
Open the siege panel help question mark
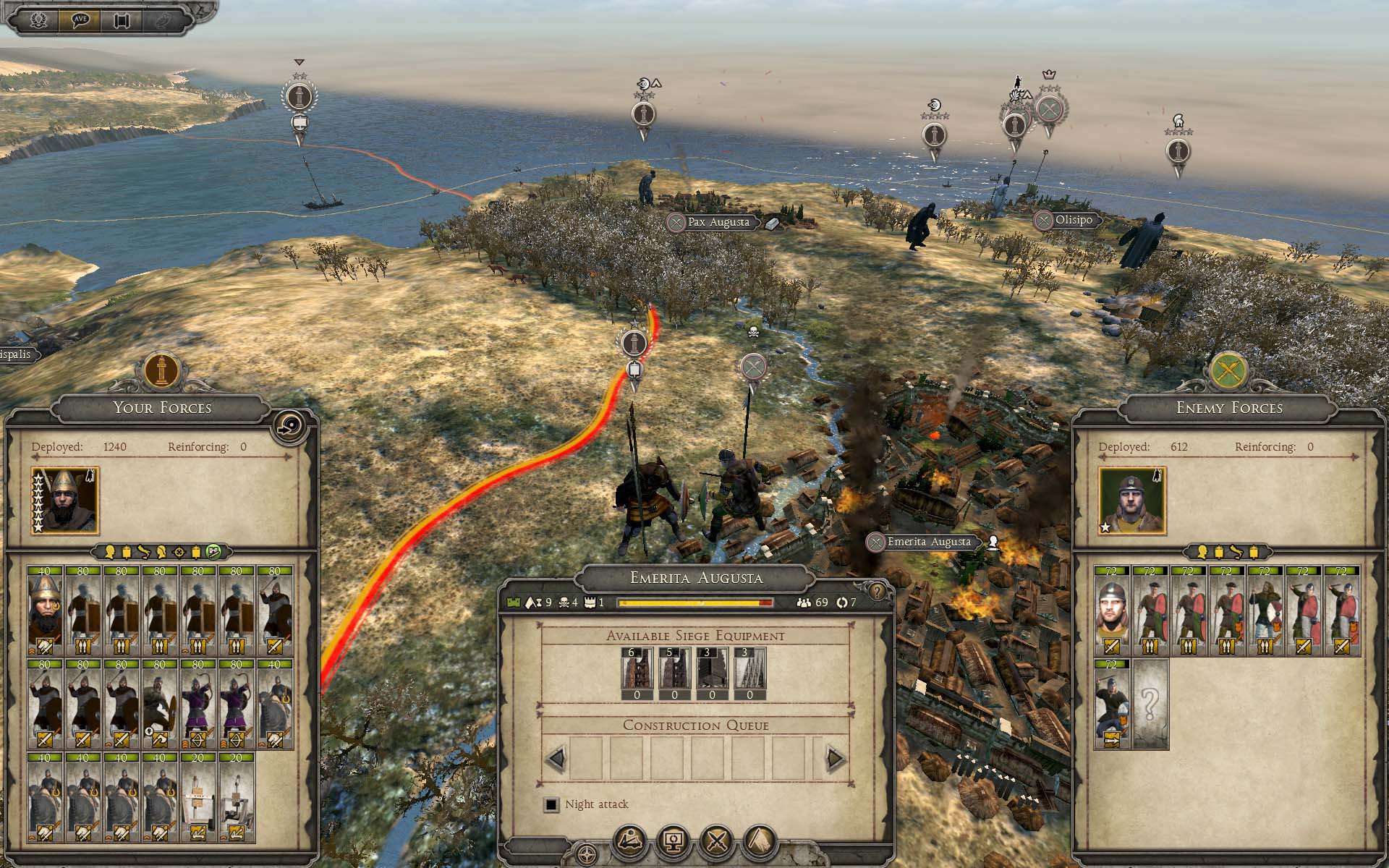[877, 592]
